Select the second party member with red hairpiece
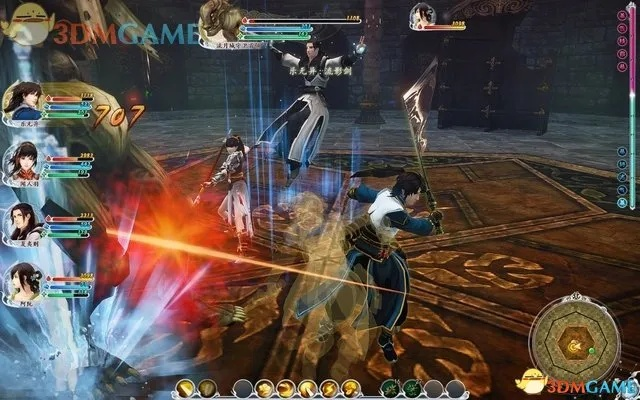 coord(22,160)
